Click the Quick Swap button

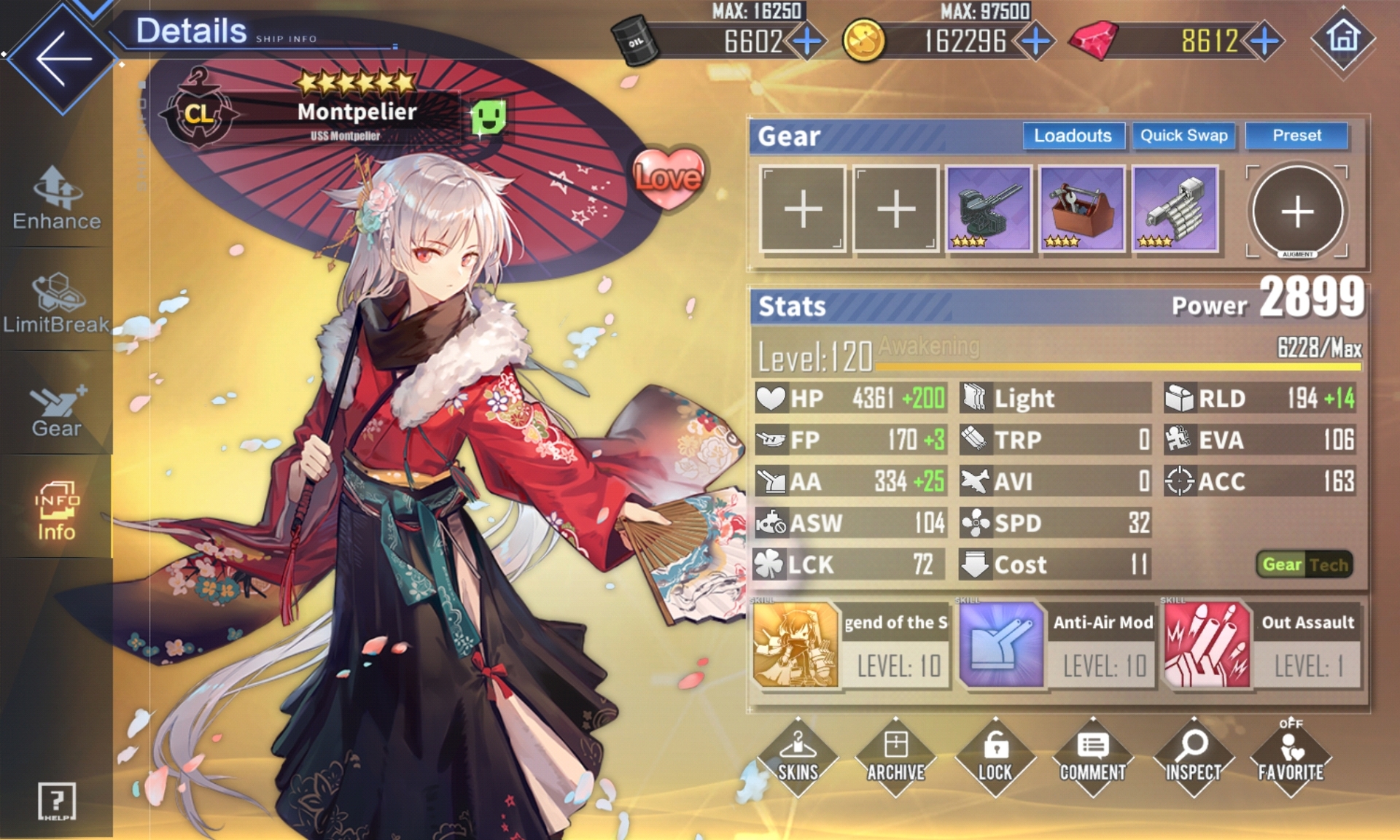[x=1183, y=136]
